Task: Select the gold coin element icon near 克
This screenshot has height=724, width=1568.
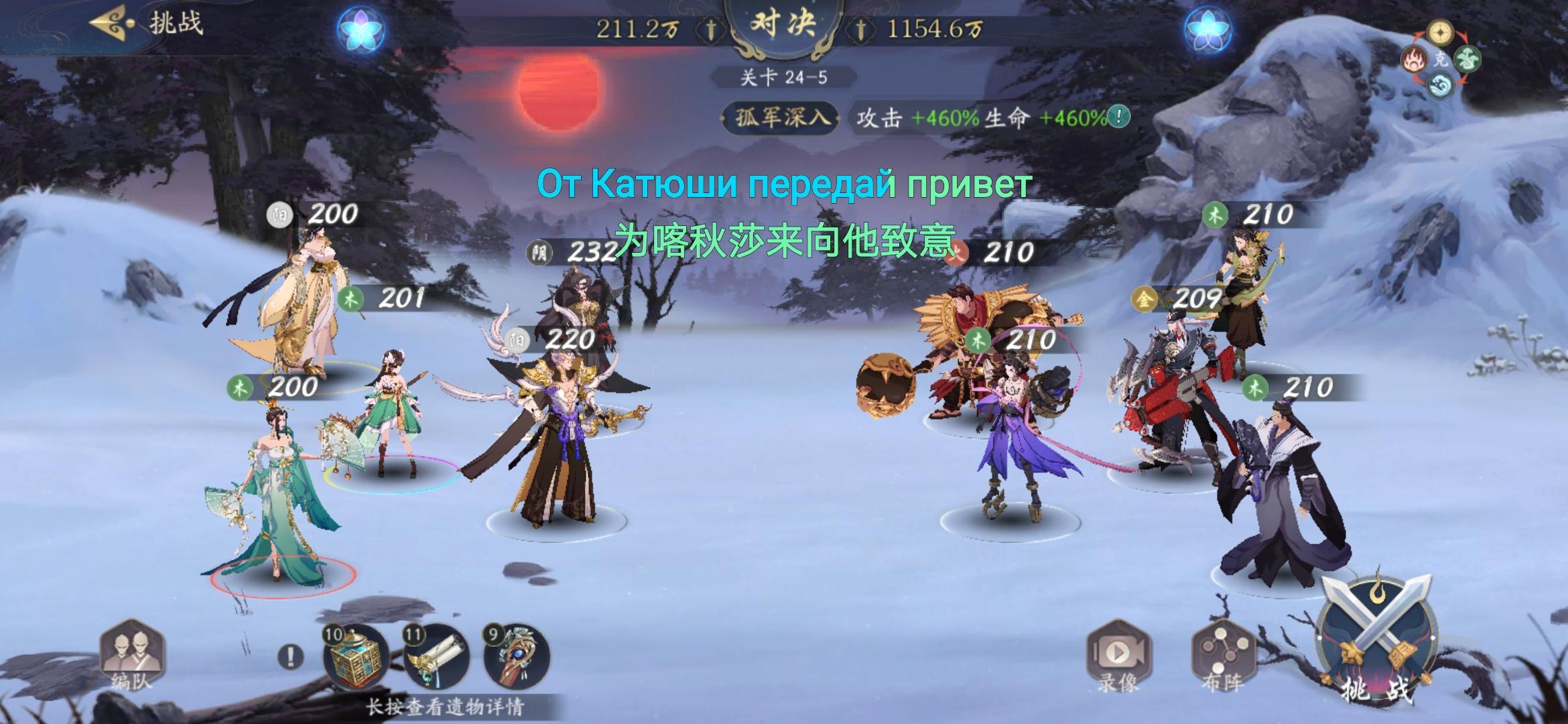Action: click(x=1440, y=32)
